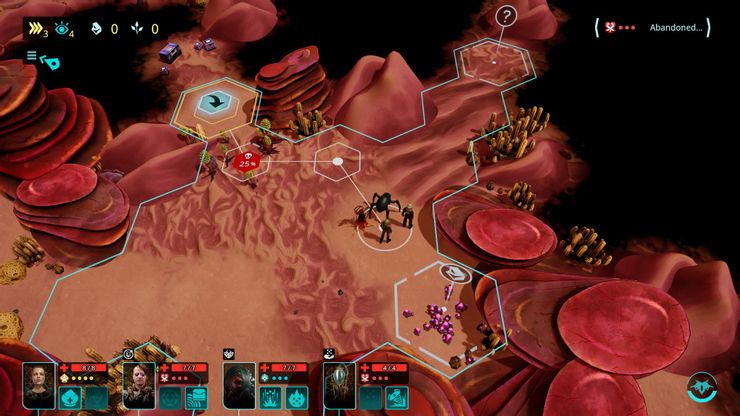Choose the red skull 25% encounter hex
The height and width of the screenshot is (416, 740).
(245, 160)
